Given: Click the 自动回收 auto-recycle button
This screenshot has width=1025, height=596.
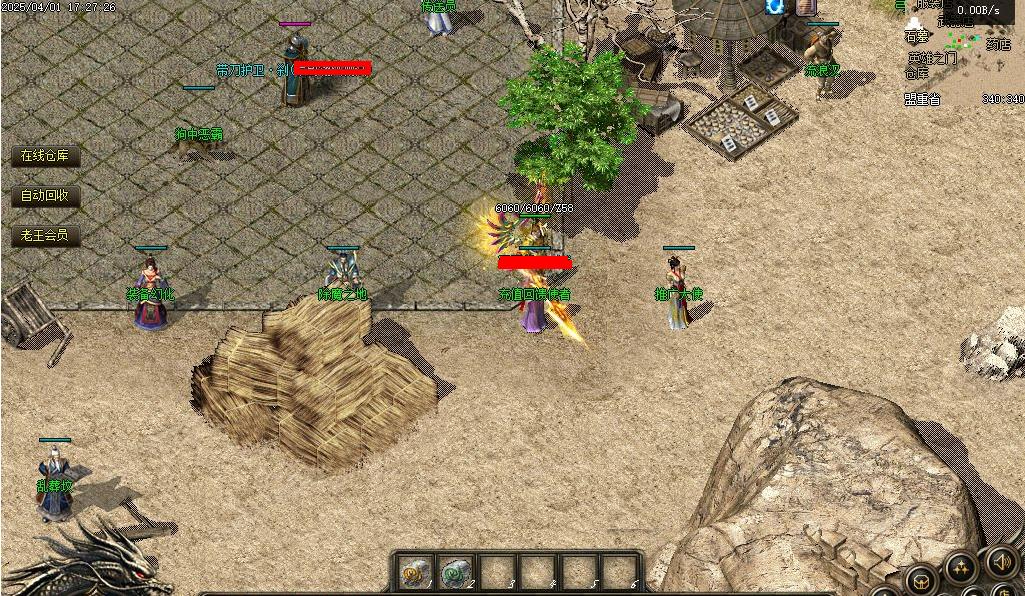Looking at the screenshot, I should (x=45, y=196).
